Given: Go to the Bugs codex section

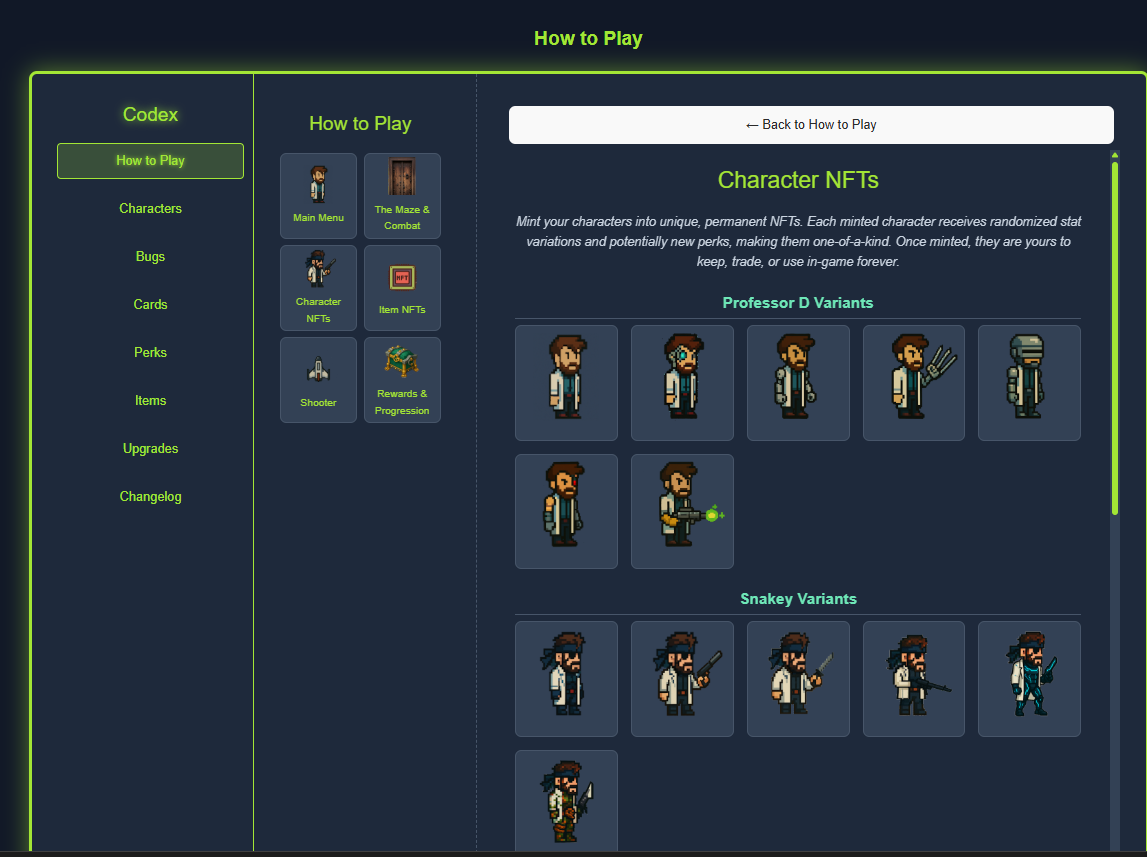Looking at the screenshot, I should (x=150, y=257).
